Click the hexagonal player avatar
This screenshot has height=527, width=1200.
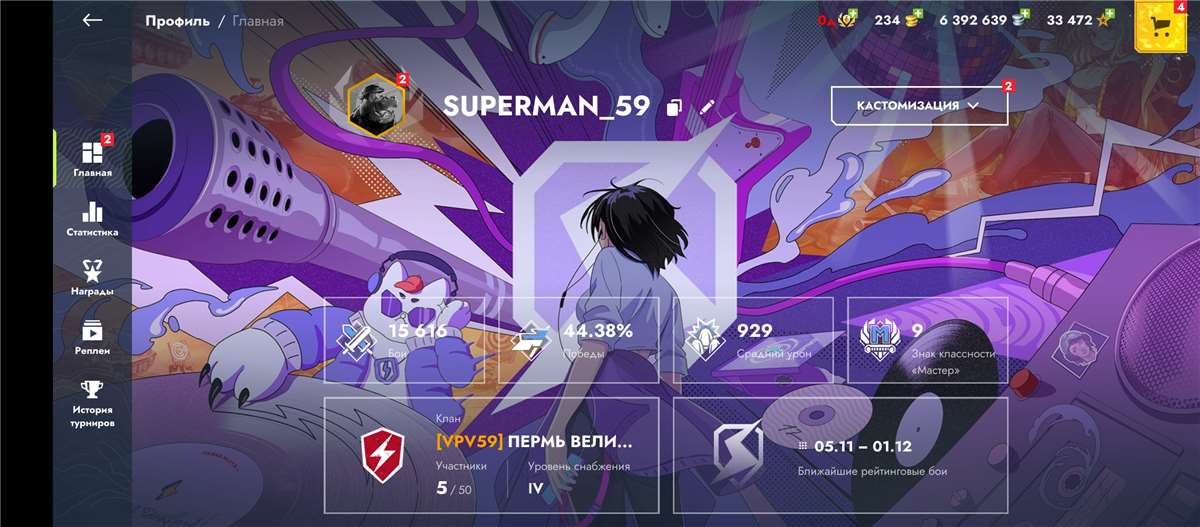375,103
